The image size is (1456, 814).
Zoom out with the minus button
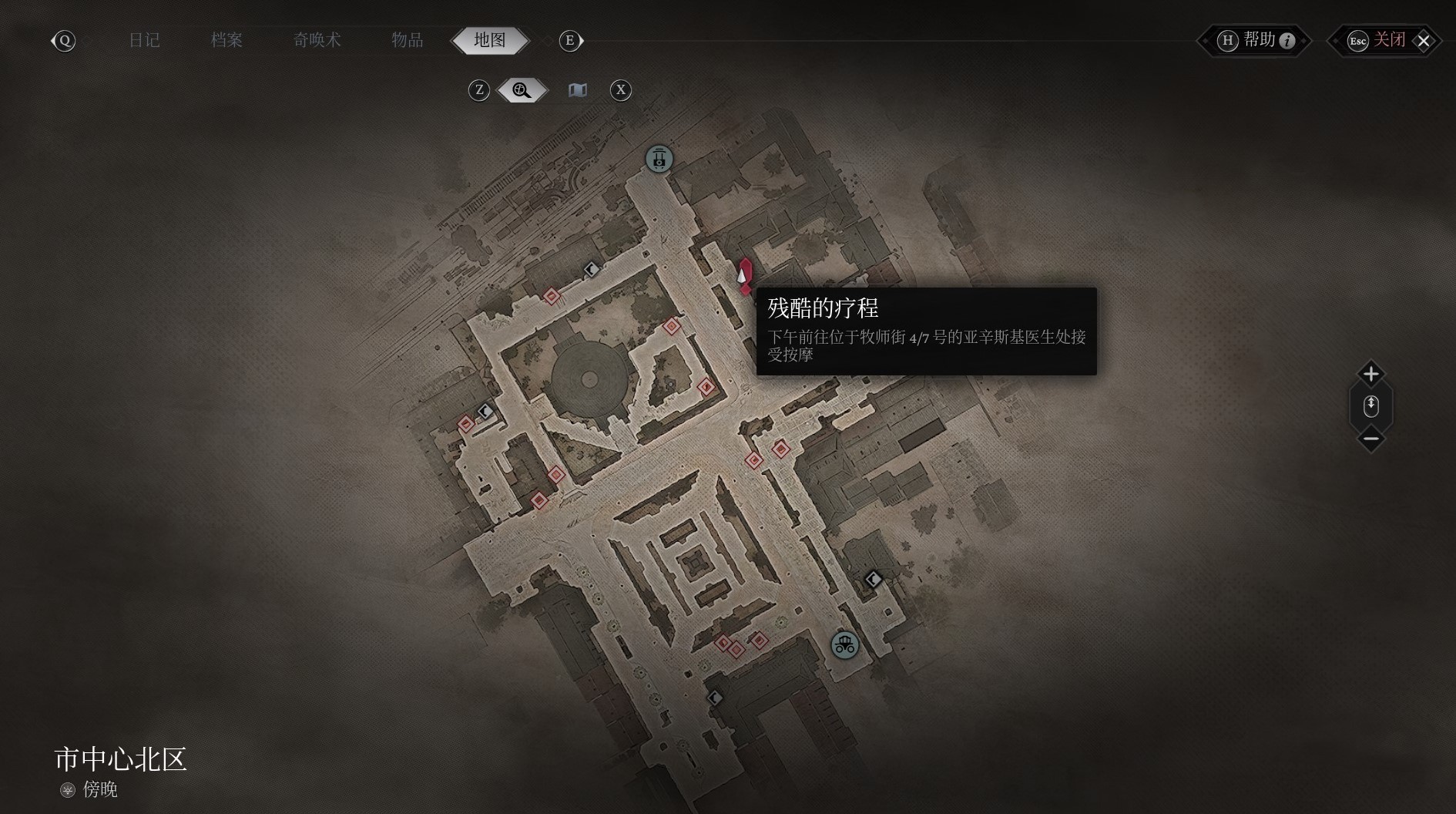1370,439
